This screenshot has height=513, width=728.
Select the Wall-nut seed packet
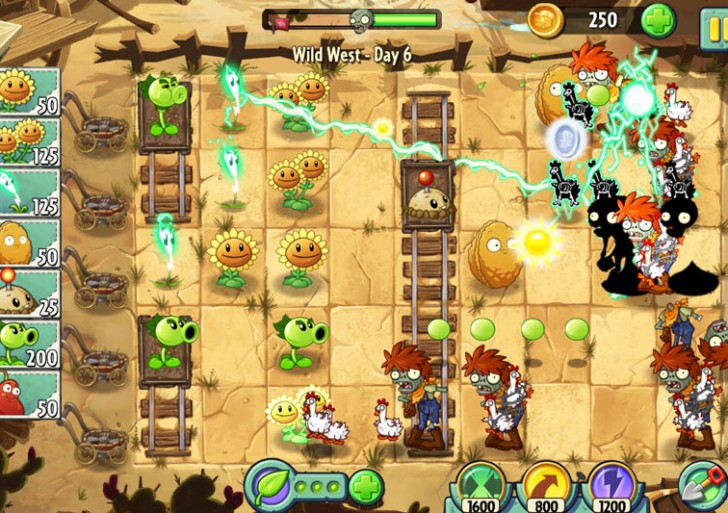28,244
